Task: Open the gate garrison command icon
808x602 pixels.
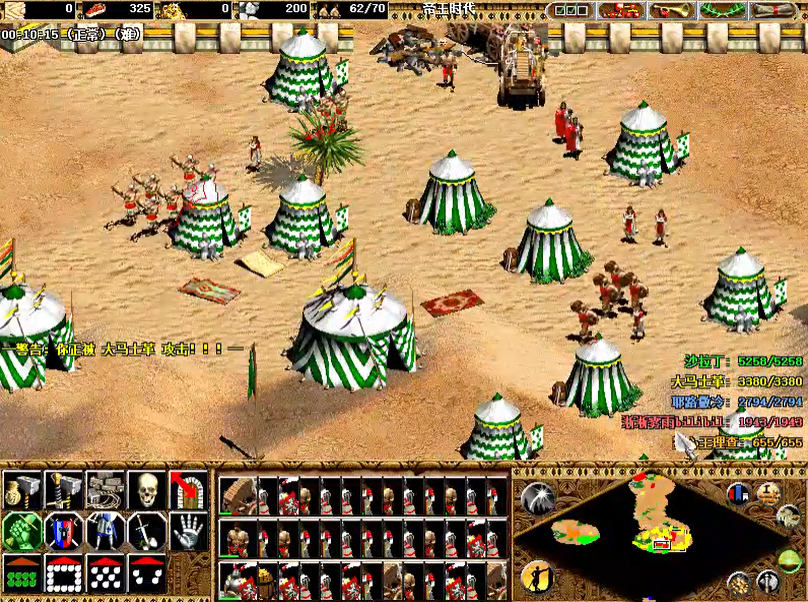Action: point(189,490)
